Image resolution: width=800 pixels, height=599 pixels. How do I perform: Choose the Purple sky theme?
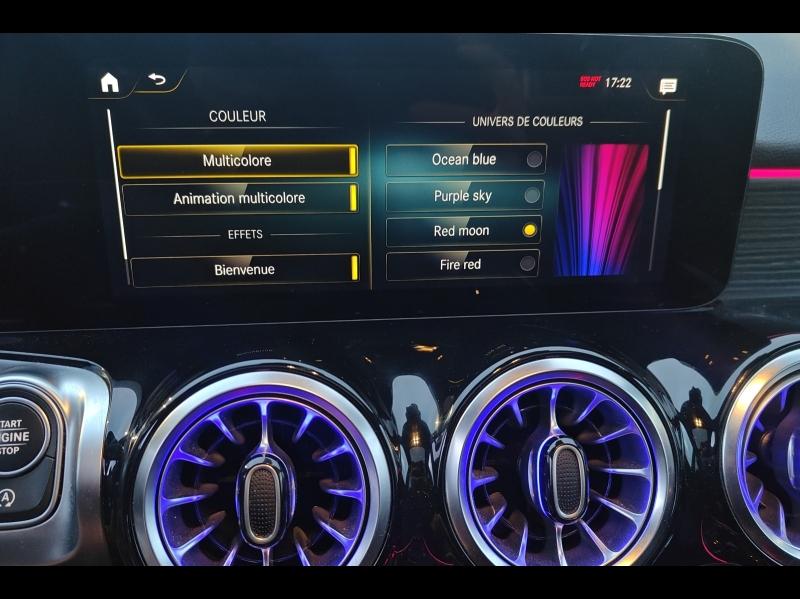click(464, 196)
